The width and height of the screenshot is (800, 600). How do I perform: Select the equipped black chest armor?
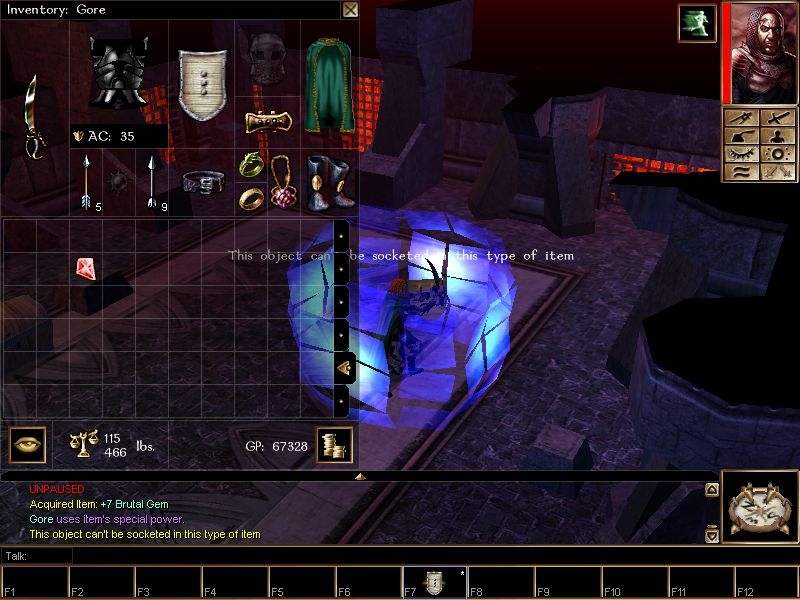[118, 72]
